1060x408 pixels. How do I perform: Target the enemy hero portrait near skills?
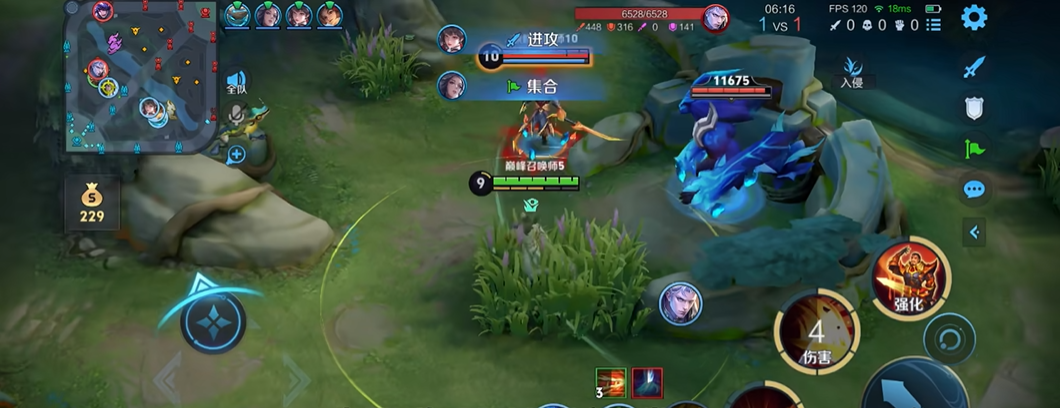coord(680,303)
